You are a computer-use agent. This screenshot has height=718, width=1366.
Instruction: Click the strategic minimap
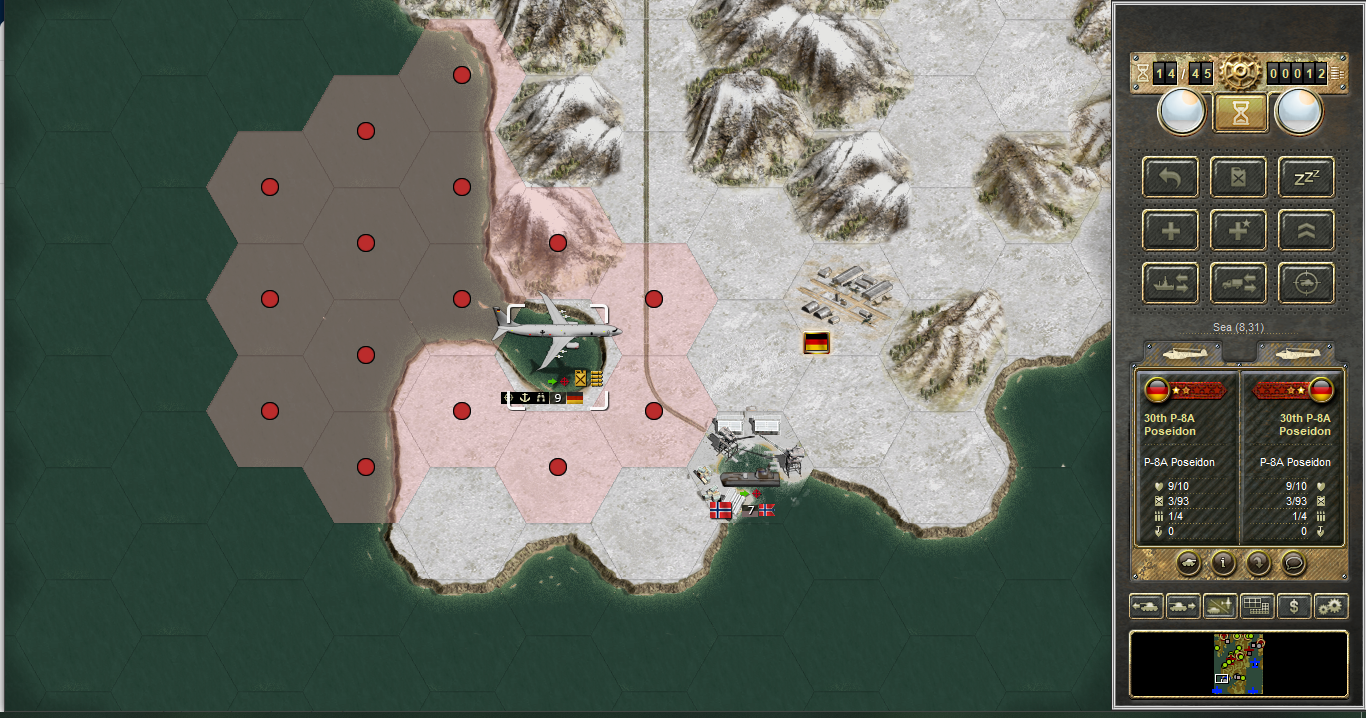pyautogui.click(x=1239, y=663)
